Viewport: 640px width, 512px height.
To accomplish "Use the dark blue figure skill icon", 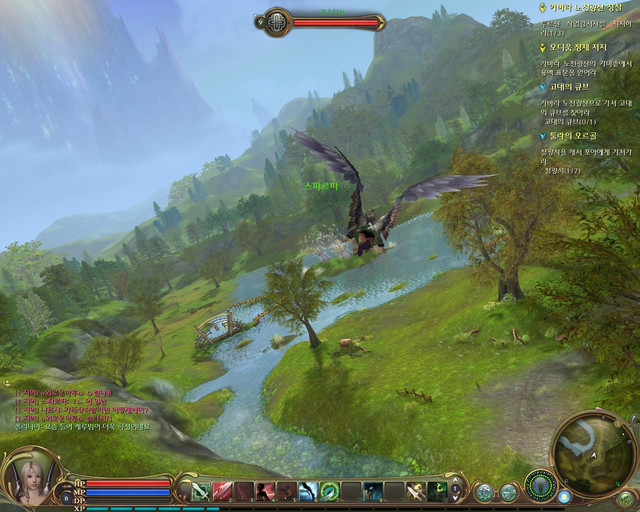I will tap(372, 491).
